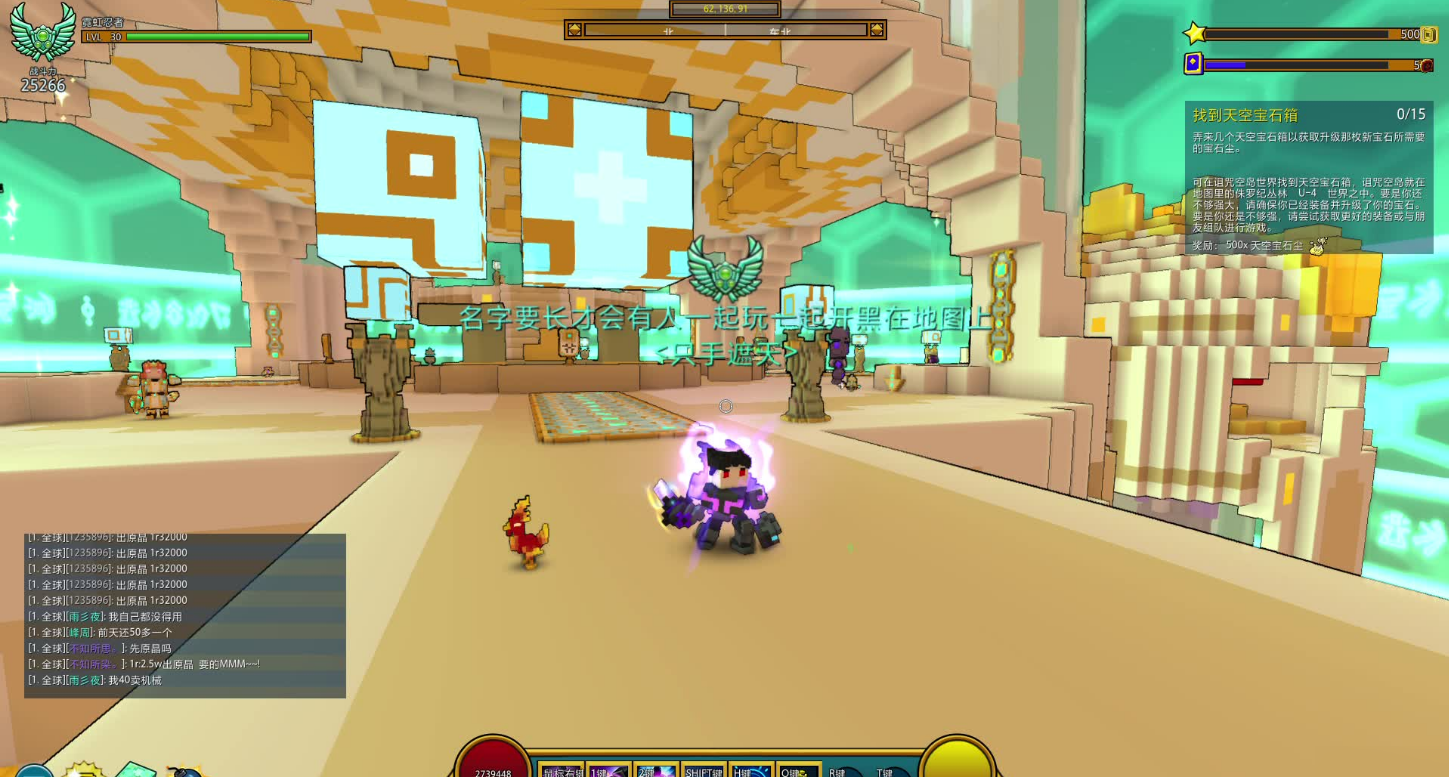Activate the right-mouse-button ability slot
The width and height of the screenshot is (1449, 777).
coord(562,771)
